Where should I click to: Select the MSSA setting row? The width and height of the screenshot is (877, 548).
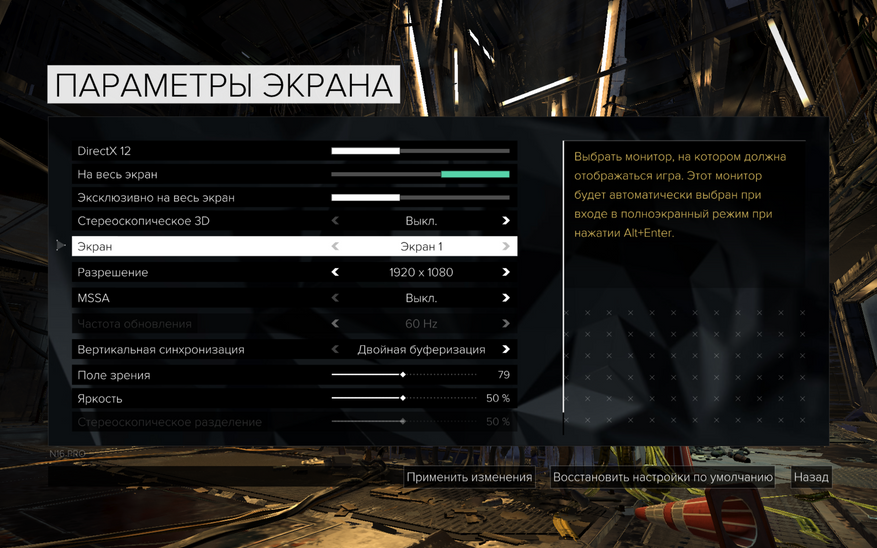[x=200, y=298]
